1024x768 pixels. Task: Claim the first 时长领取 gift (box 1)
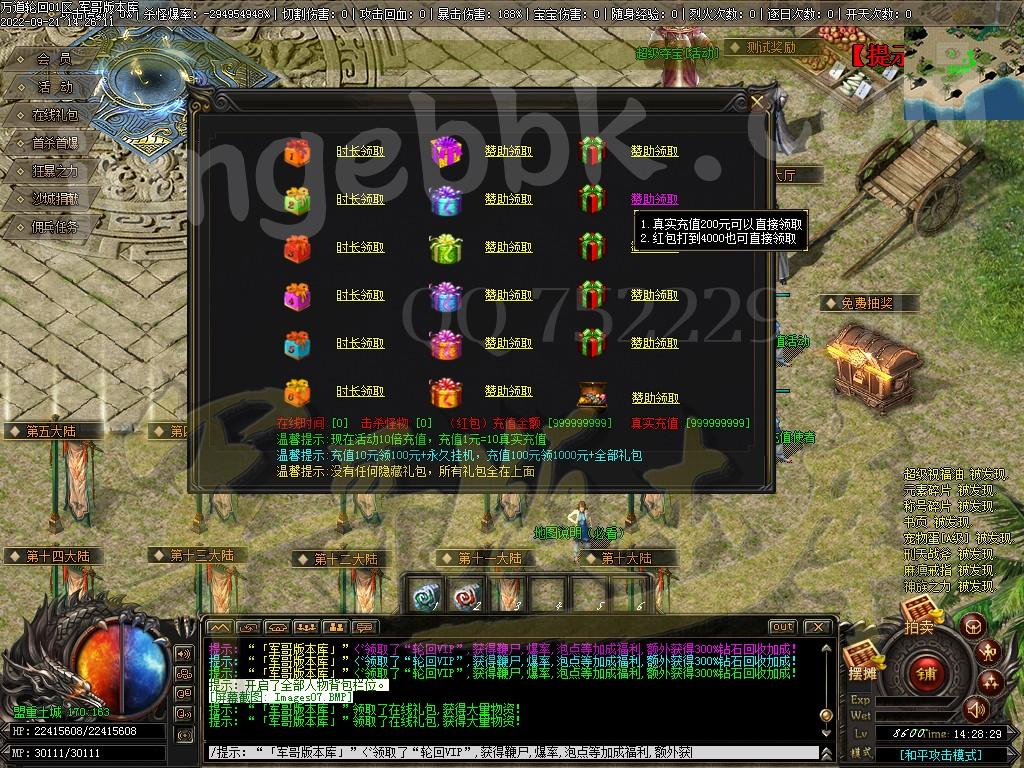360,151
